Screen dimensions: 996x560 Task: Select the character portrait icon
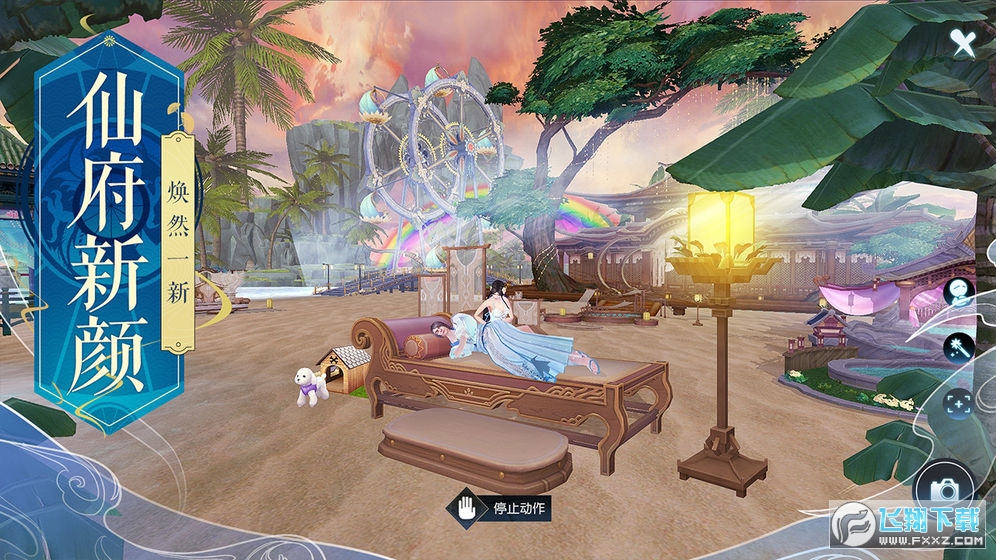pyautogui.click(x=958, y=292)
